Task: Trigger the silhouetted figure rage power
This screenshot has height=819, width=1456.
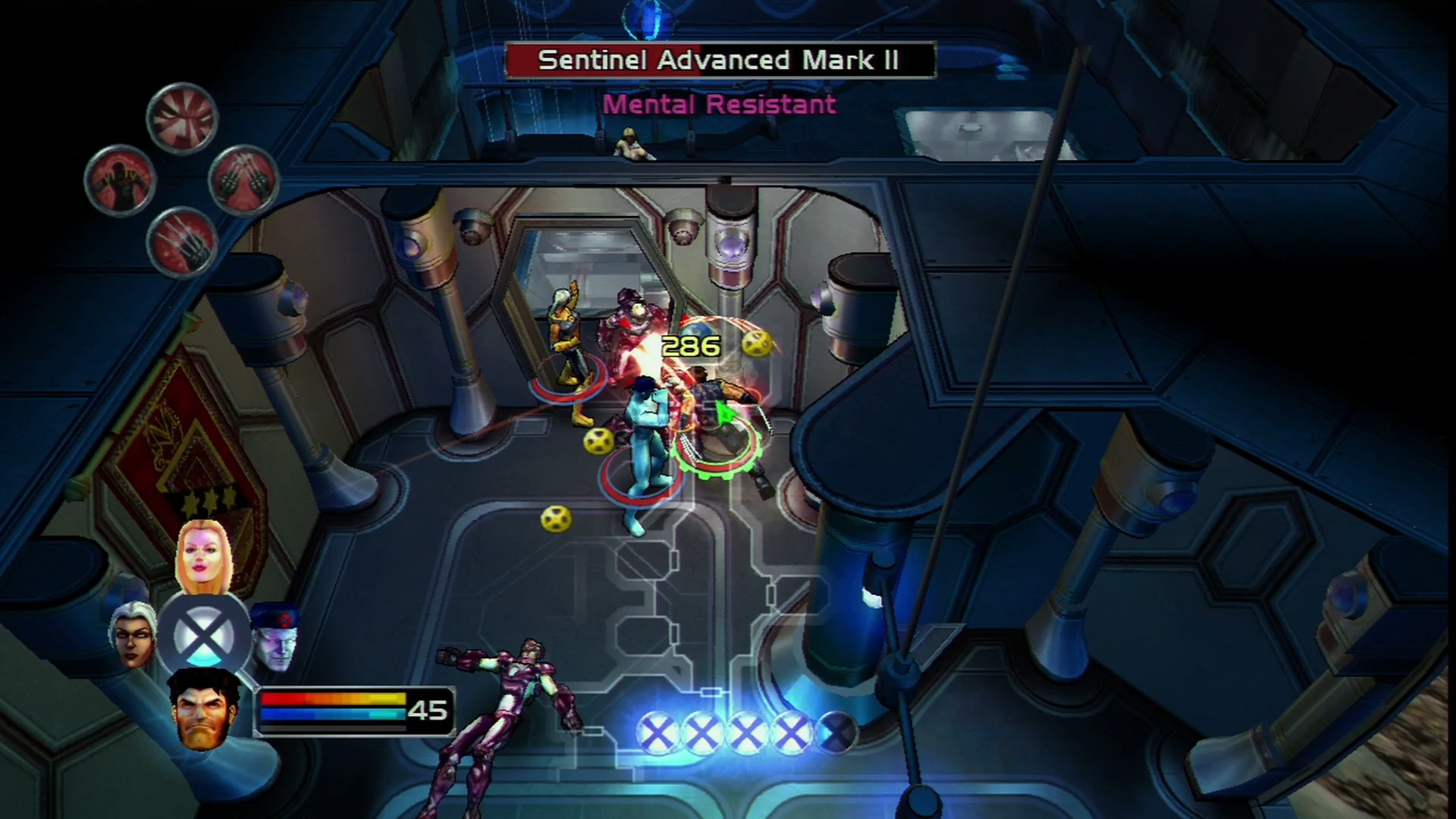Action: 120,180
